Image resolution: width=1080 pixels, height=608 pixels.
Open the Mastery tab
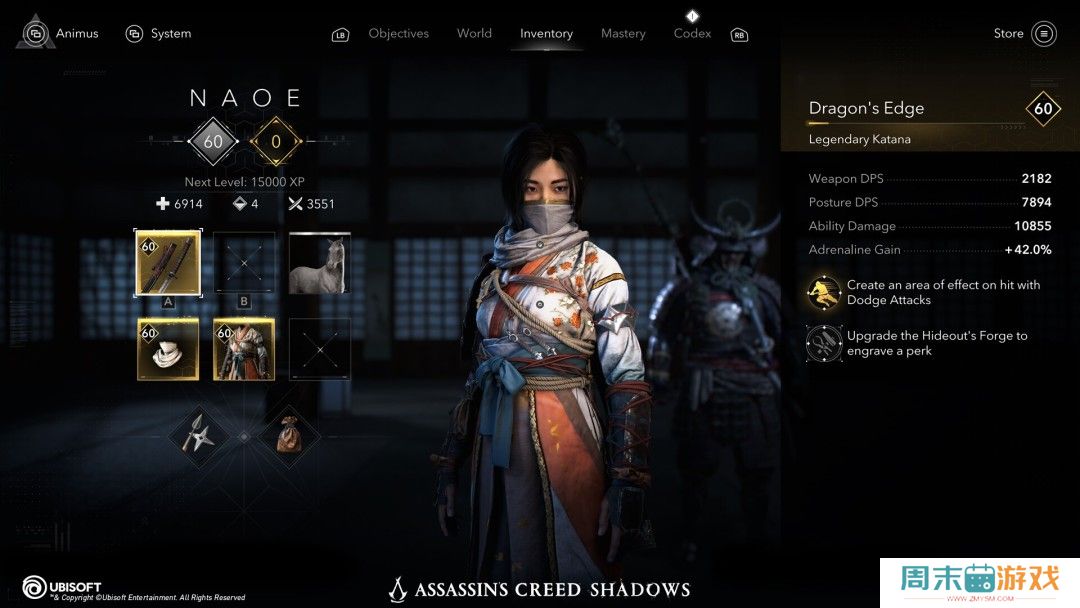(623, 33)
